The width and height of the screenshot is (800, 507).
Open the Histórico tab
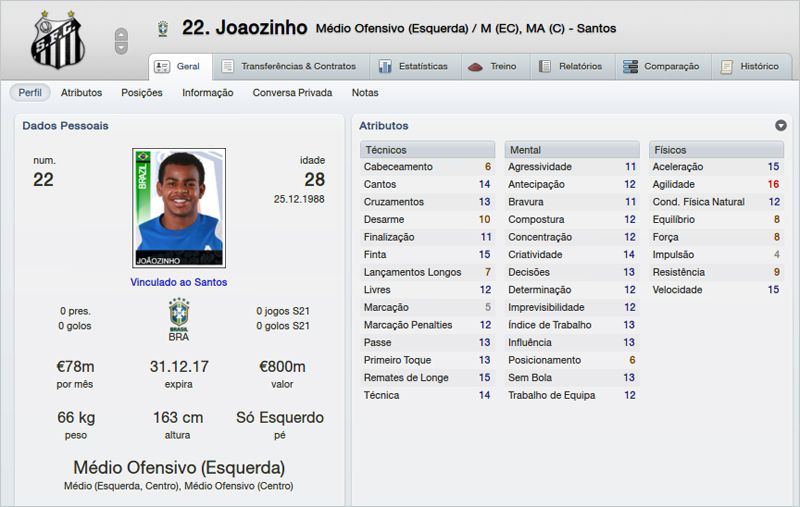[x=749, y=67]
